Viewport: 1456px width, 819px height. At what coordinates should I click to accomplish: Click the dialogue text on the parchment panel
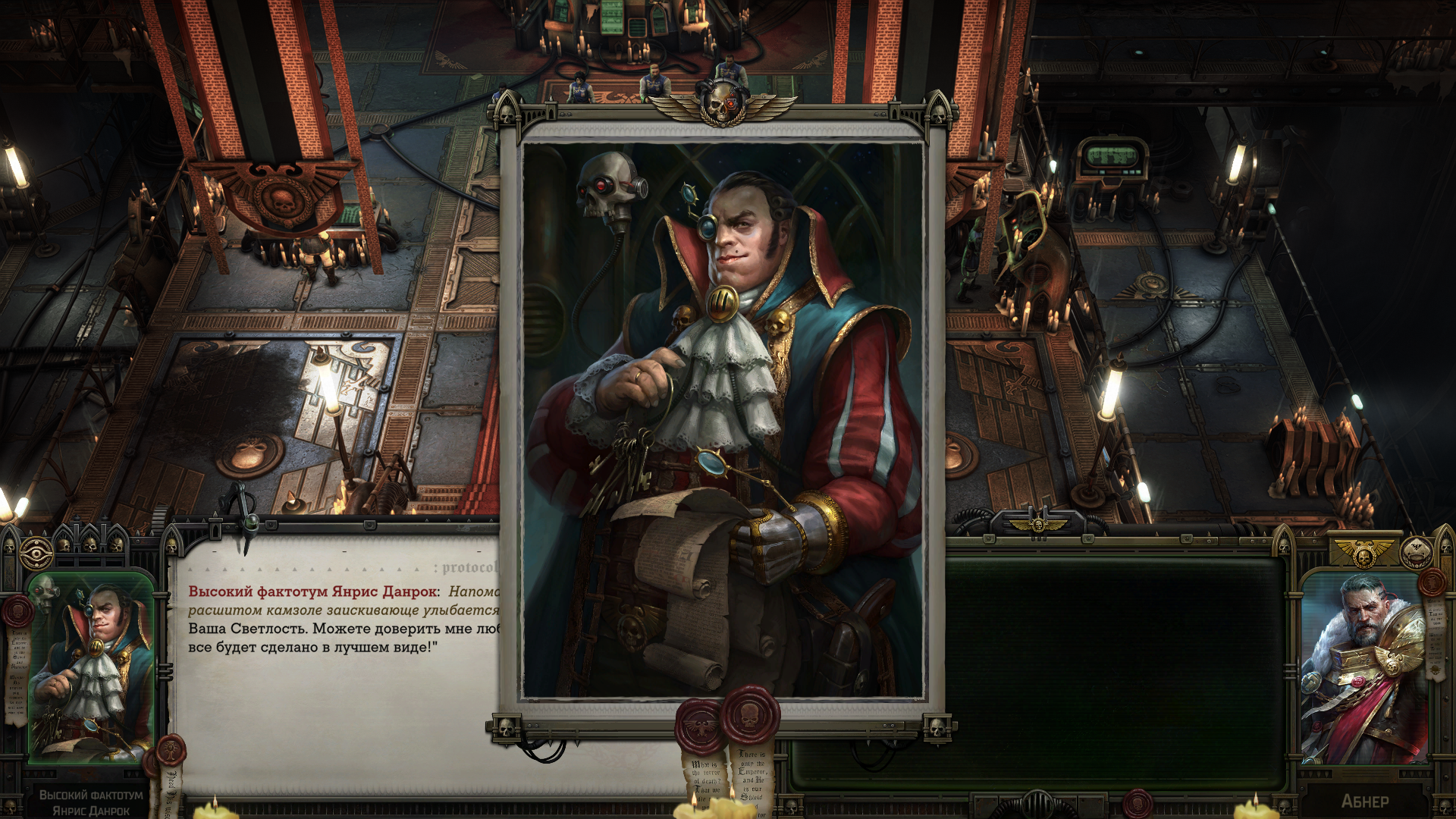(x=343, y=620)
